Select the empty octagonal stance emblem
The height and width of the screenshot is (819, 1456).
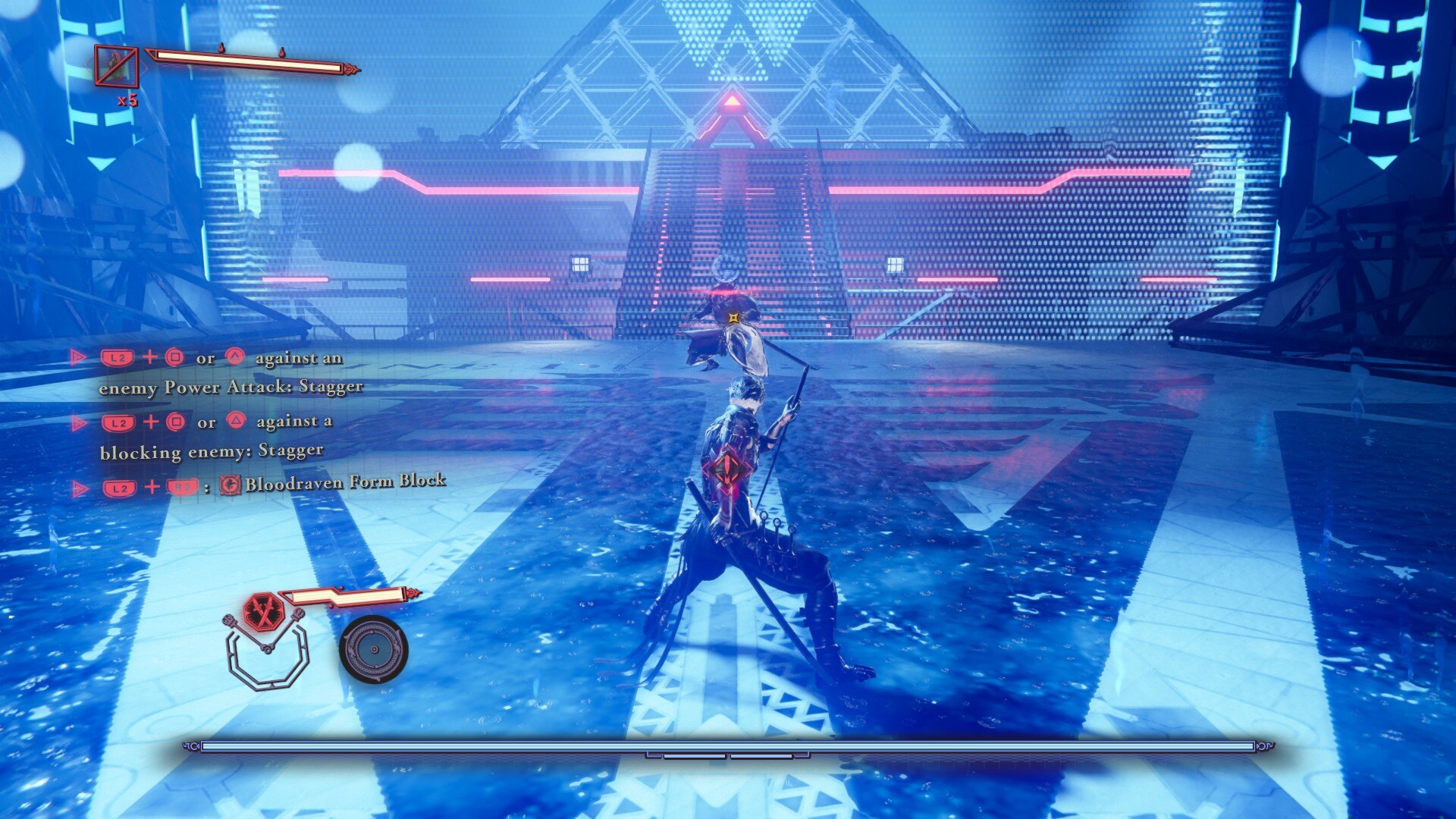point(268,660)
